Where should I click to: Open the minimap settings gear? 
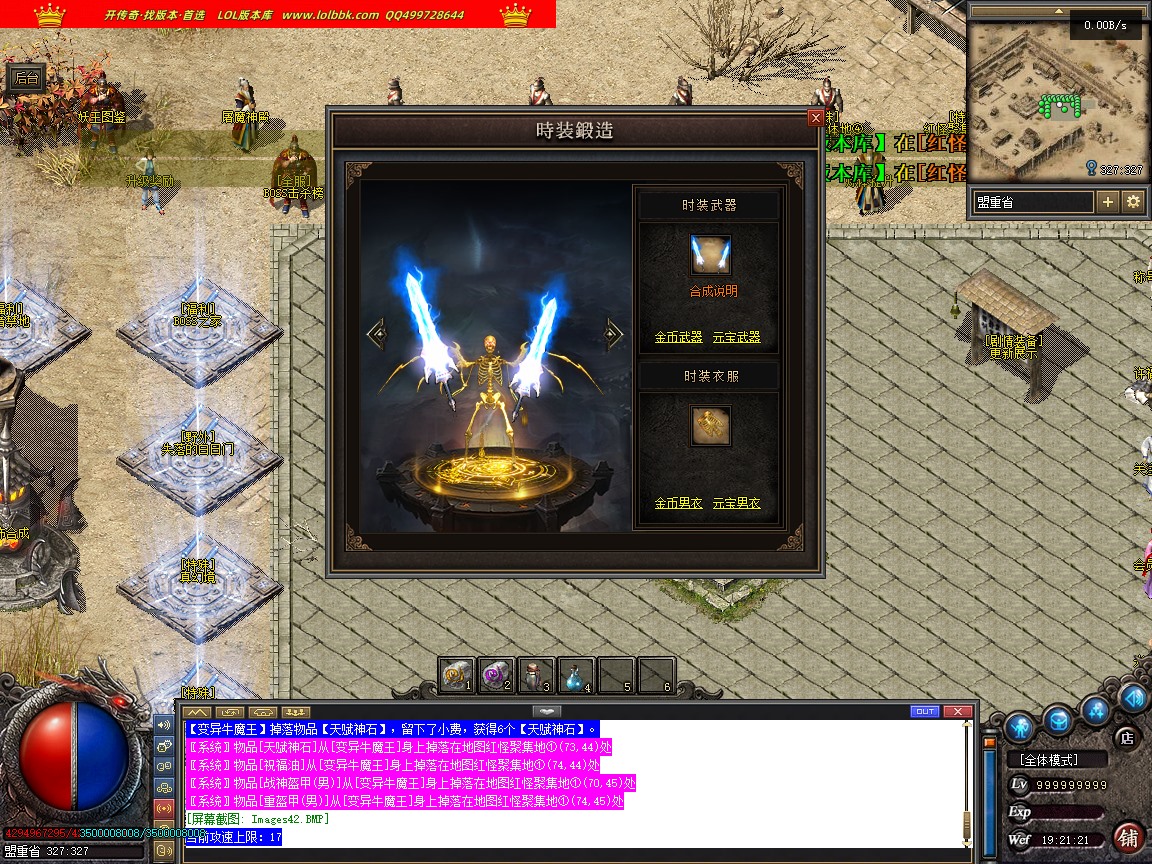[1133, 202]
